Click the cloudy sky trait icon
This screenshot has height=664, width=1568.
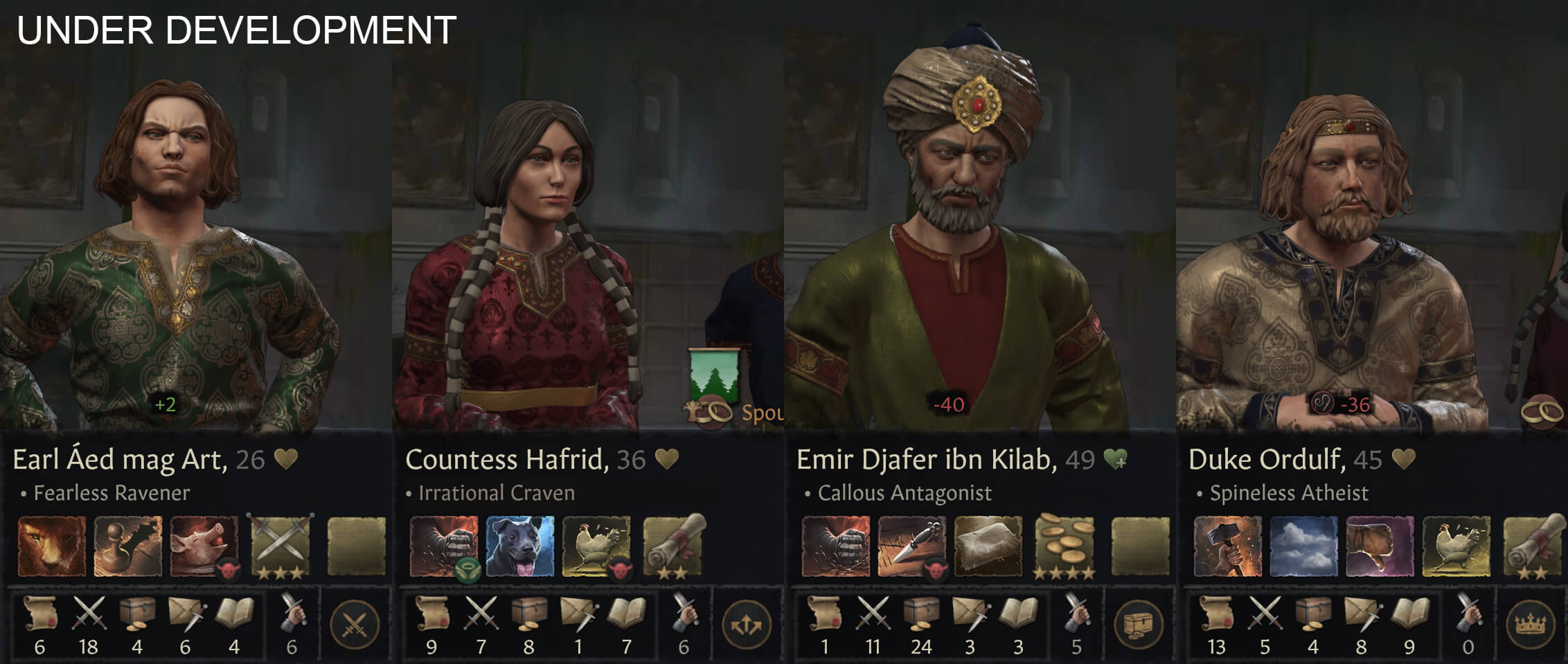click(x=1304, y=546)
